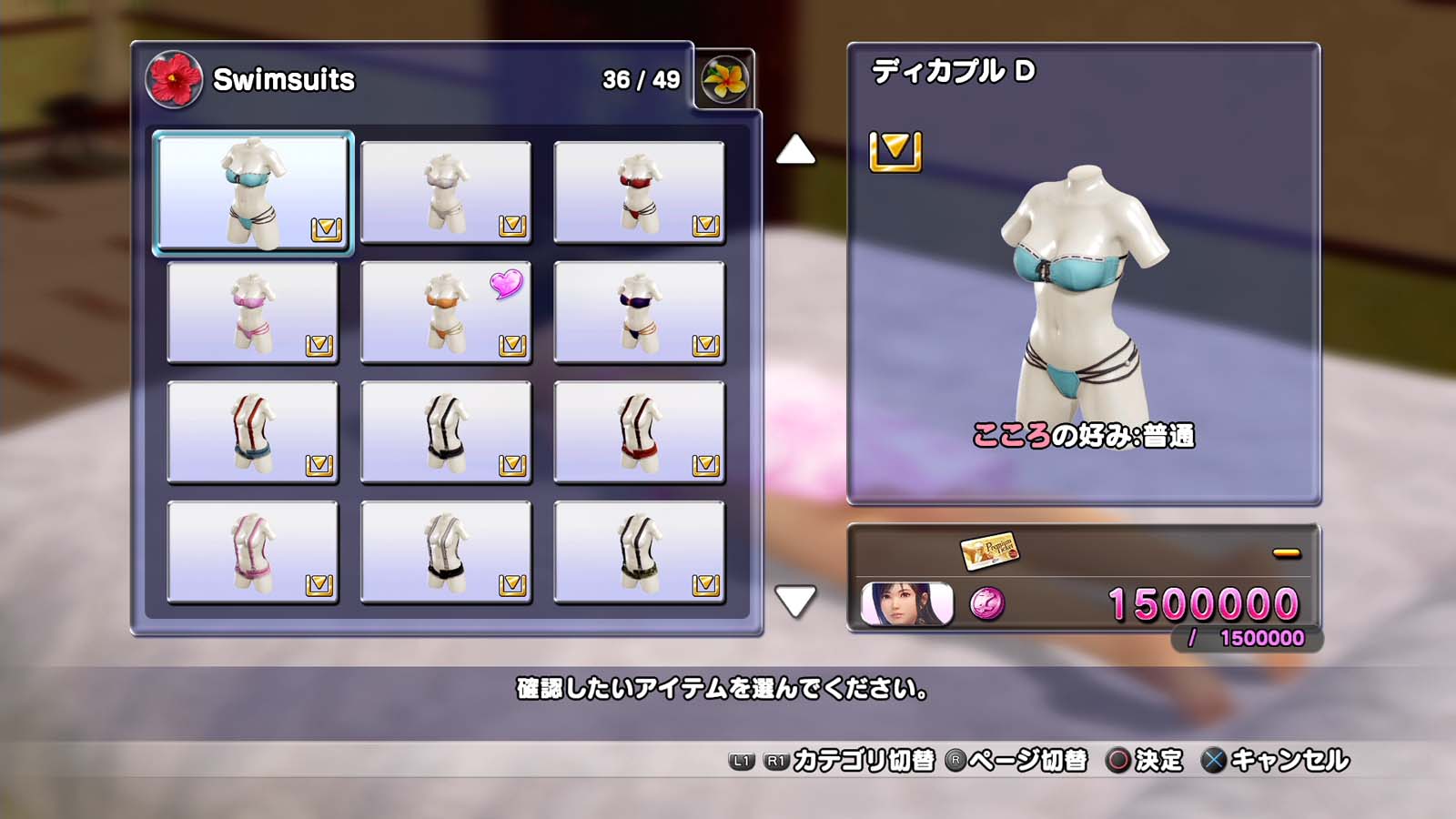
Task: Select the pink suspender swimsuit tile
Action: click(x=252, y=552)
